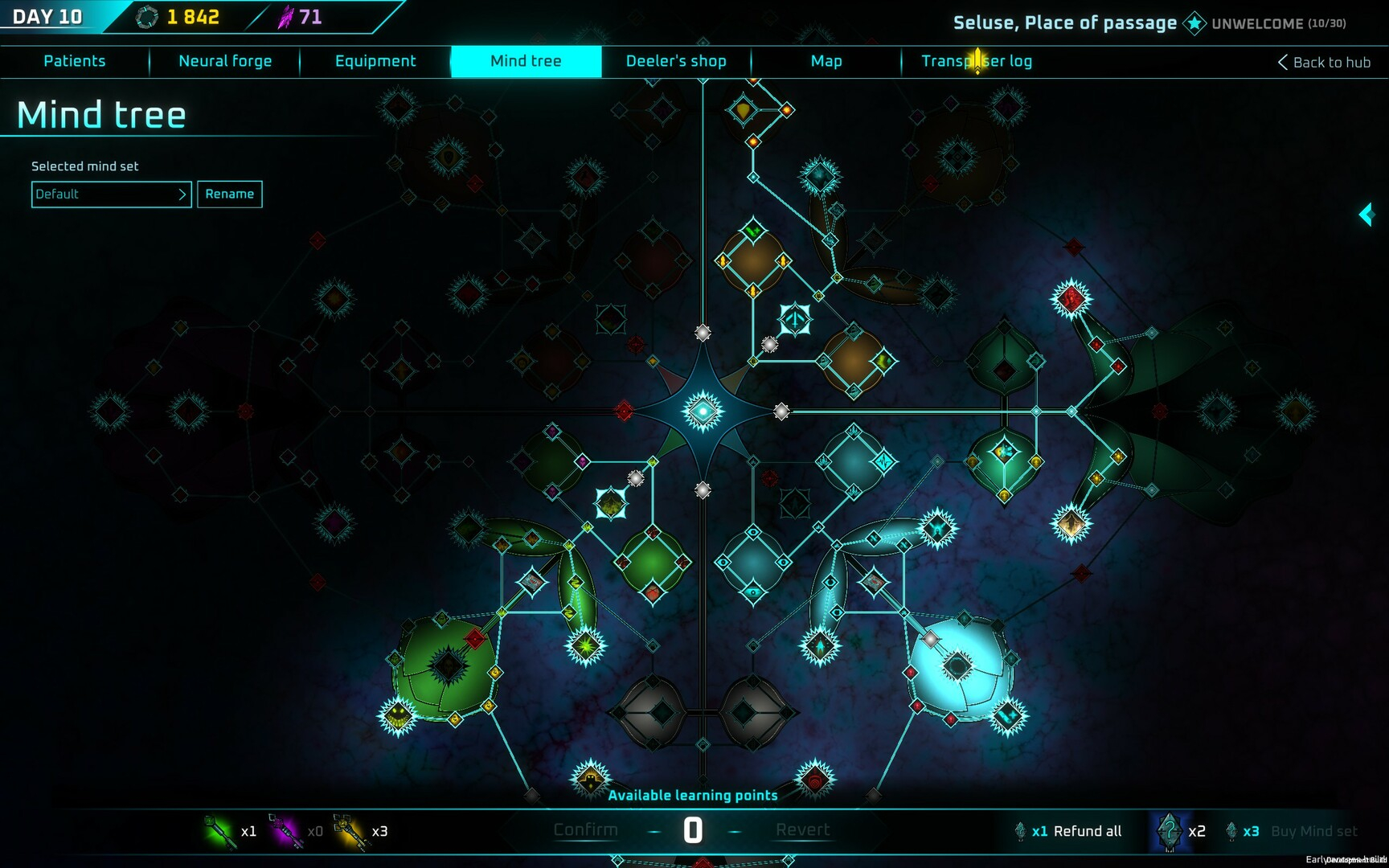Select the green key icon
The image size is (1389, 868).
pyautogui.click(x=221, y=831)
